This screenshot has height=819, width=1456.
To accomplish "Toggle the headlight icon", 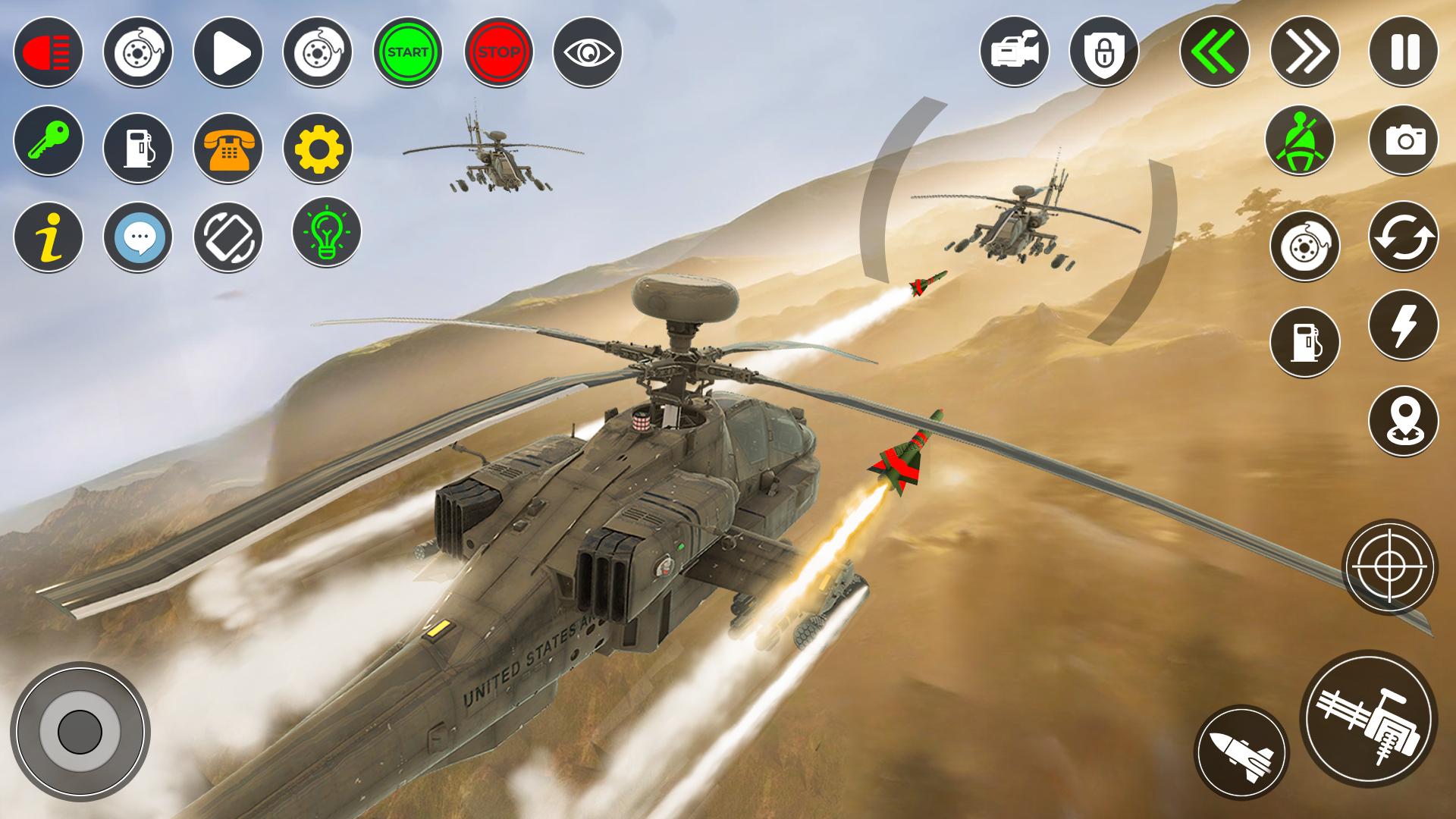I will (48, 52).
